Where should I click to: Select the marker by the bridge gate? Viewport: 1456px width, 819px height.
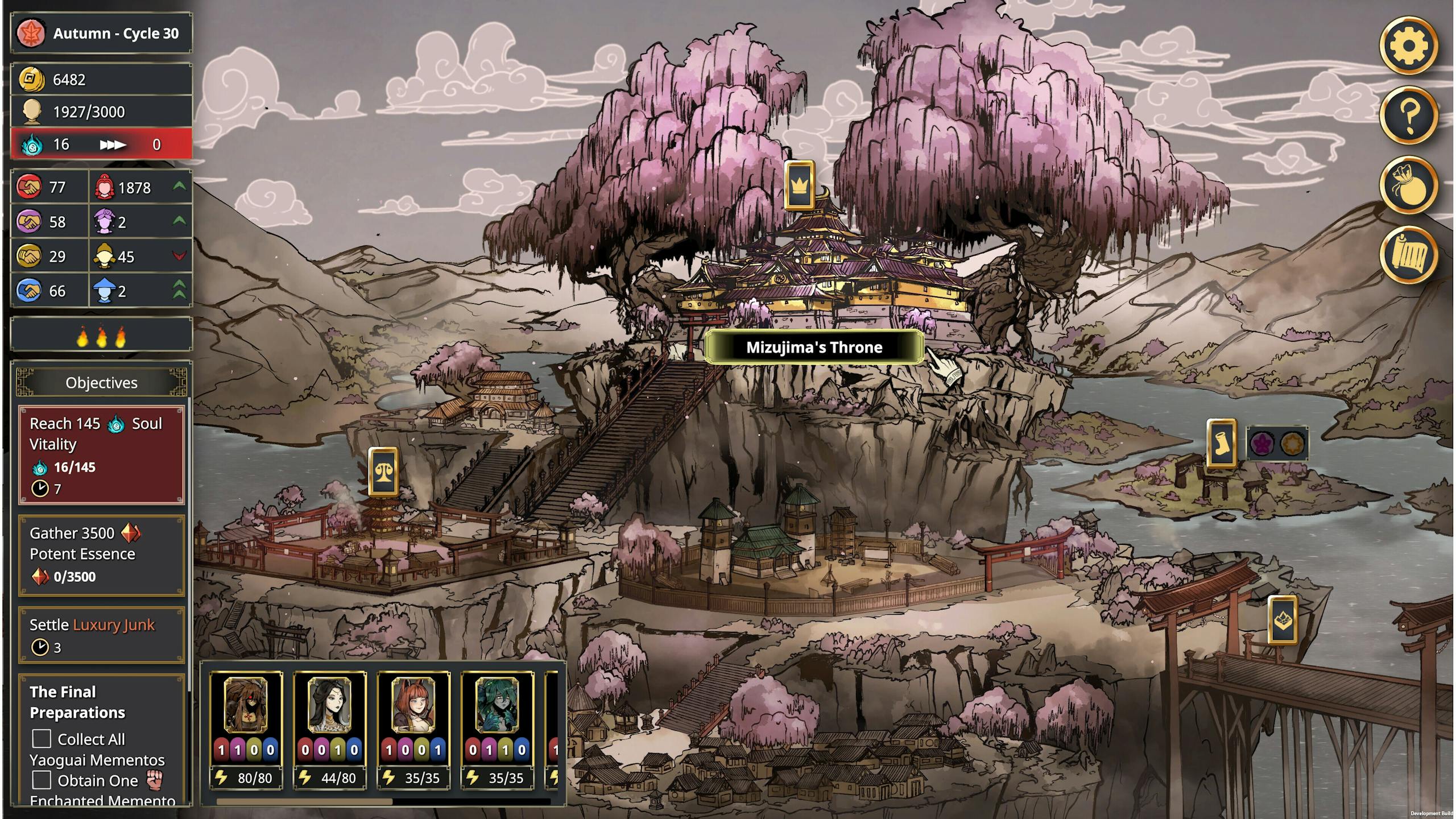(1283, 620)
